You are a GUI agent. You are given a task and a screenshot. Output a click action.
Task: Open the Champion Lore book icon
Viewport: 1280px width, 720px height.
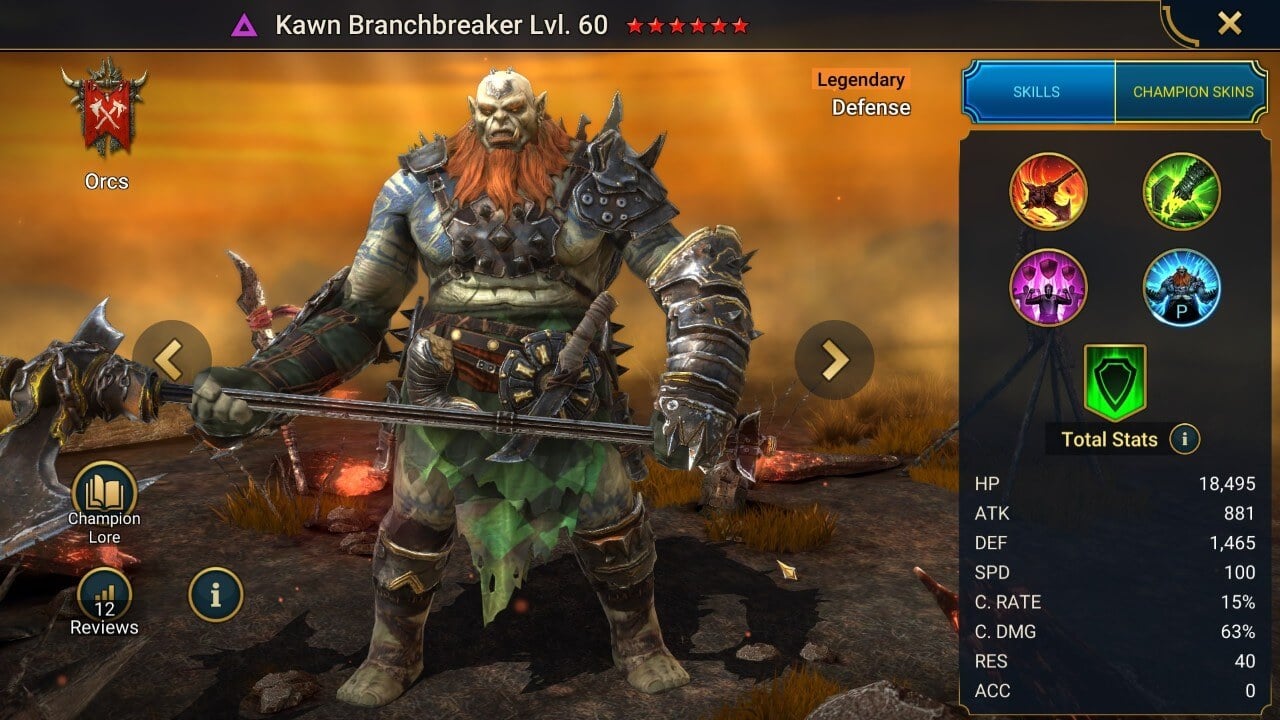[x=105, y=490]
